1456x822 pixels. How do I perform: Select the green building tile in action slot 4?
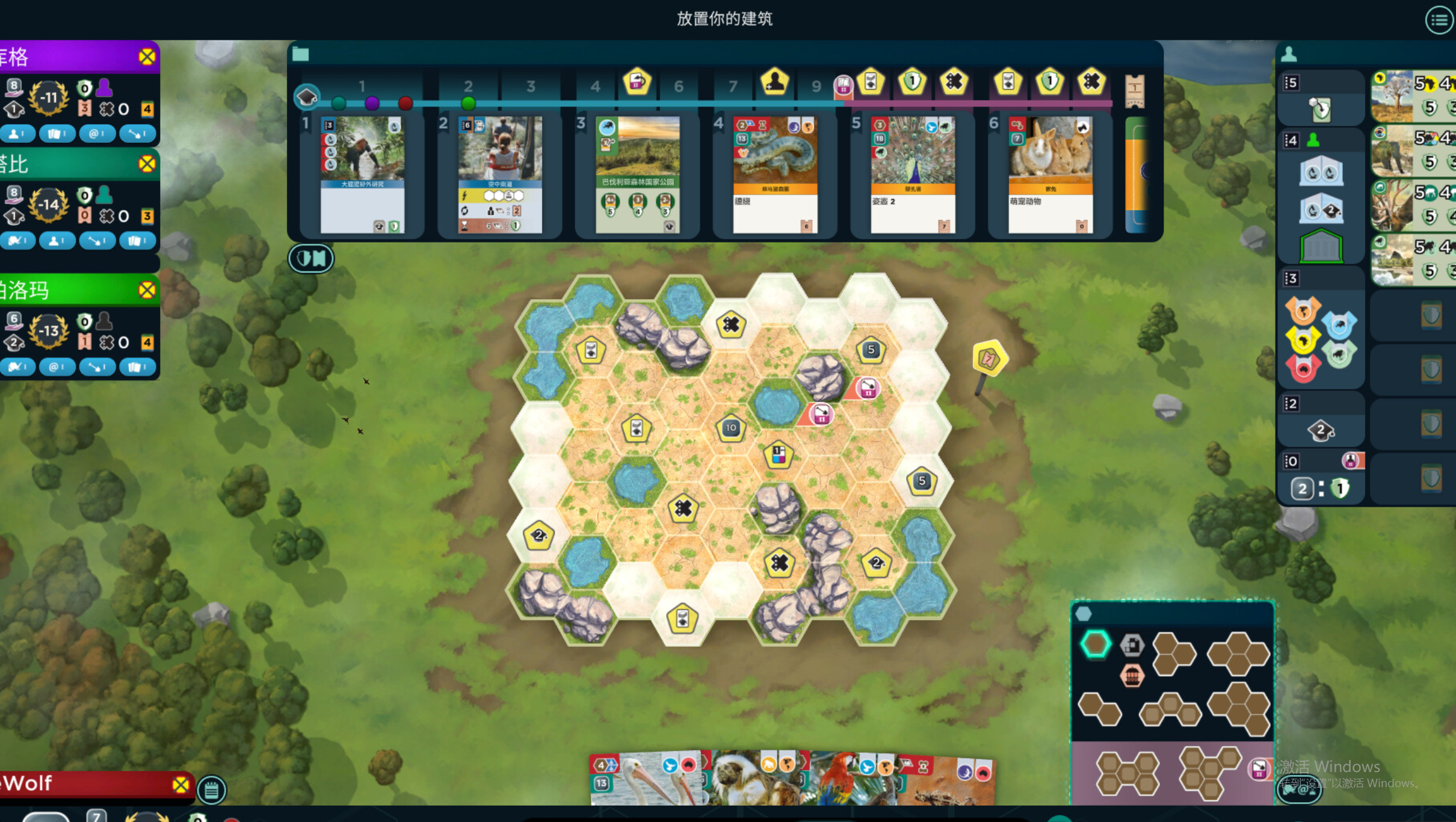pos(1321,246)
